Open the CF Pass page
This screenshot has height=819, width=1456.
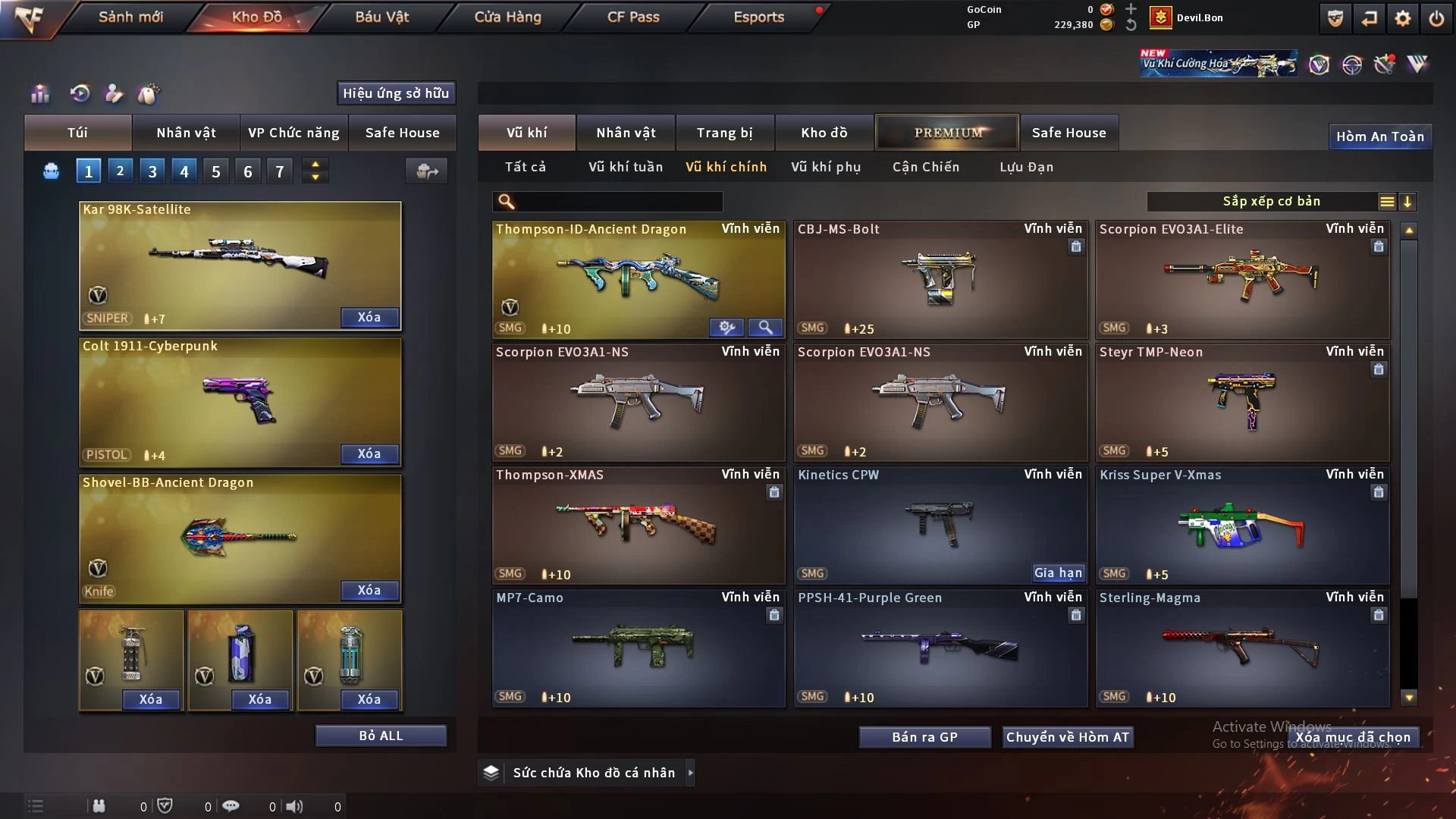pos(633,17)
